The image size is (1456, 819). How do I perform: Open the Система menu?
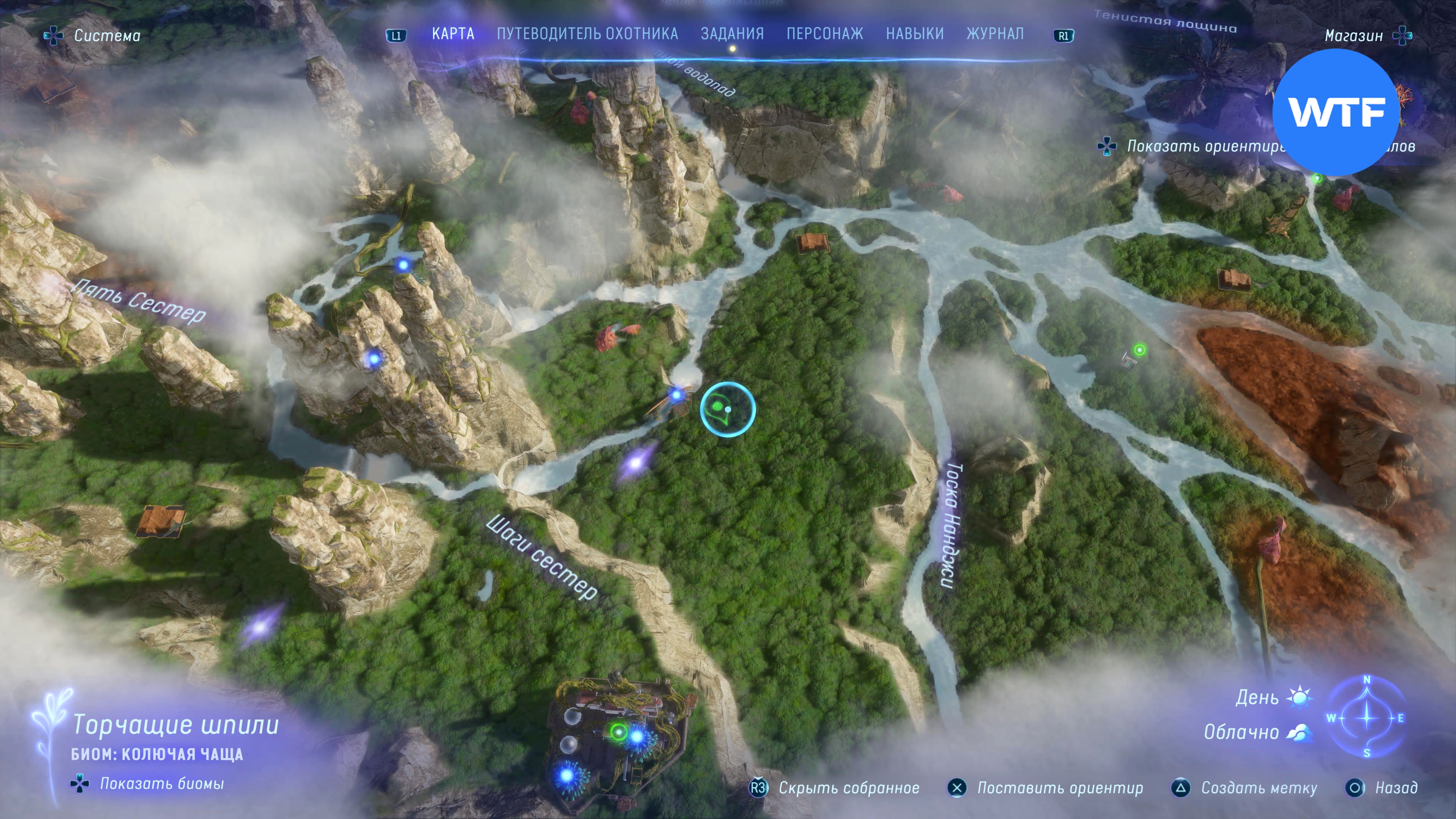106,36
